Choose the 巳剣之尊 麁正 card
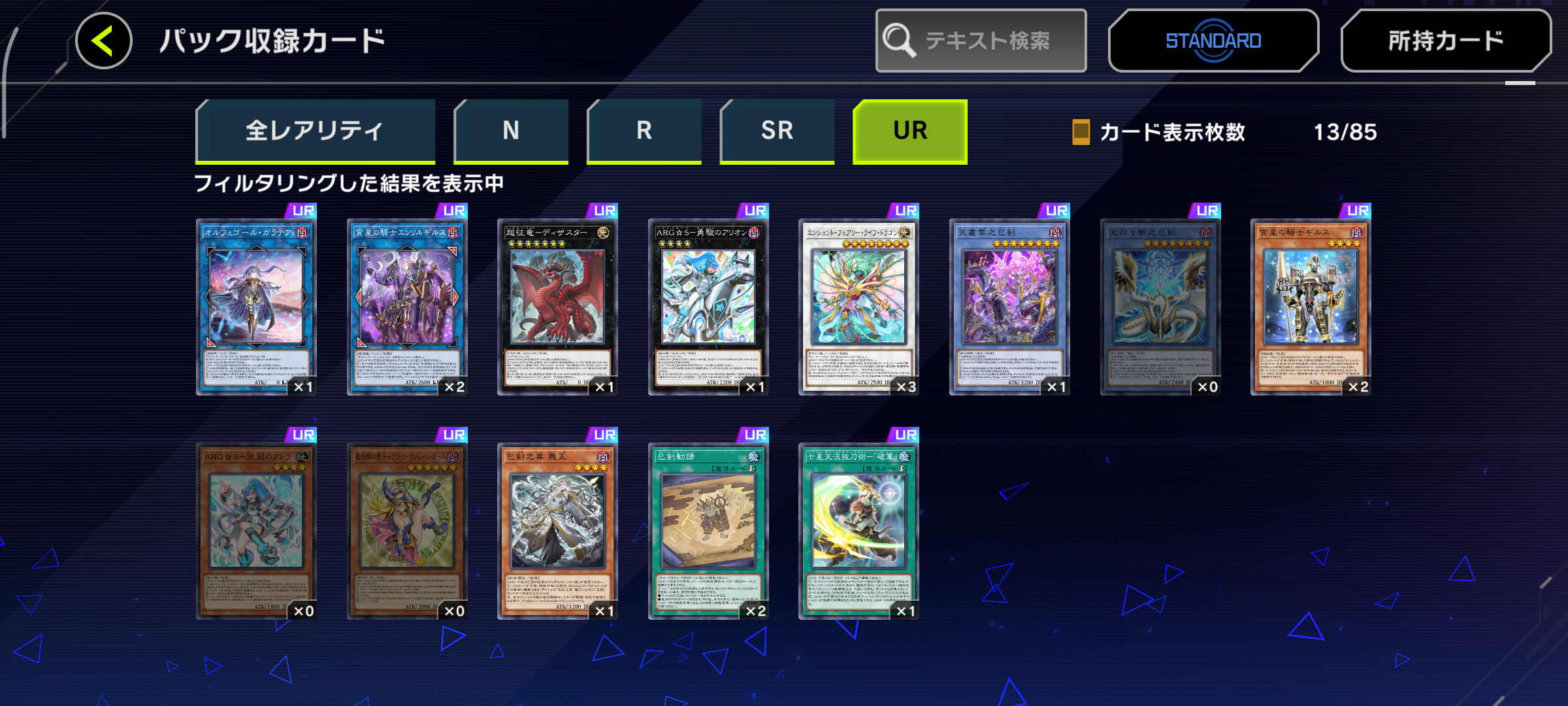1568x706 pixels. click(x=557, y=530)
